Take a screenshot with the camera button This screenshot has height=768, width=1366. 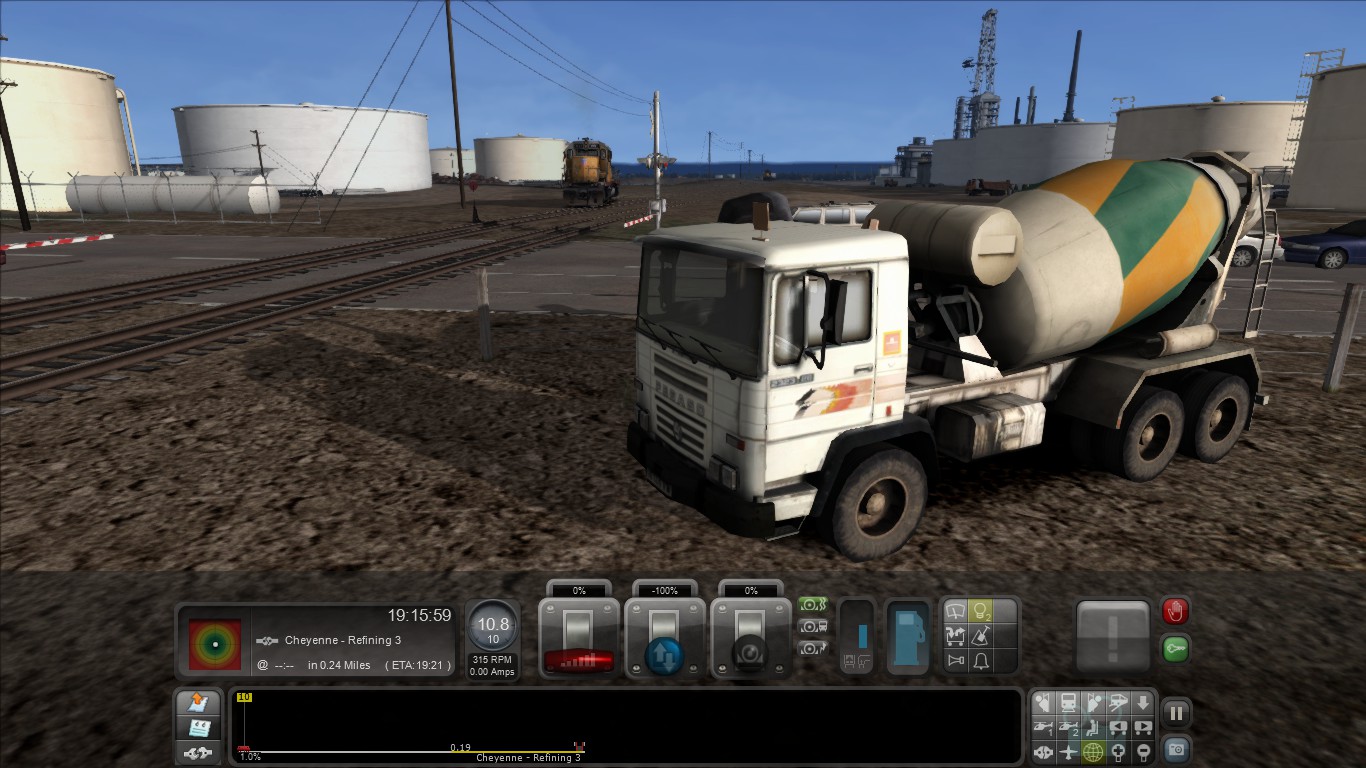tap(1176, 748)
